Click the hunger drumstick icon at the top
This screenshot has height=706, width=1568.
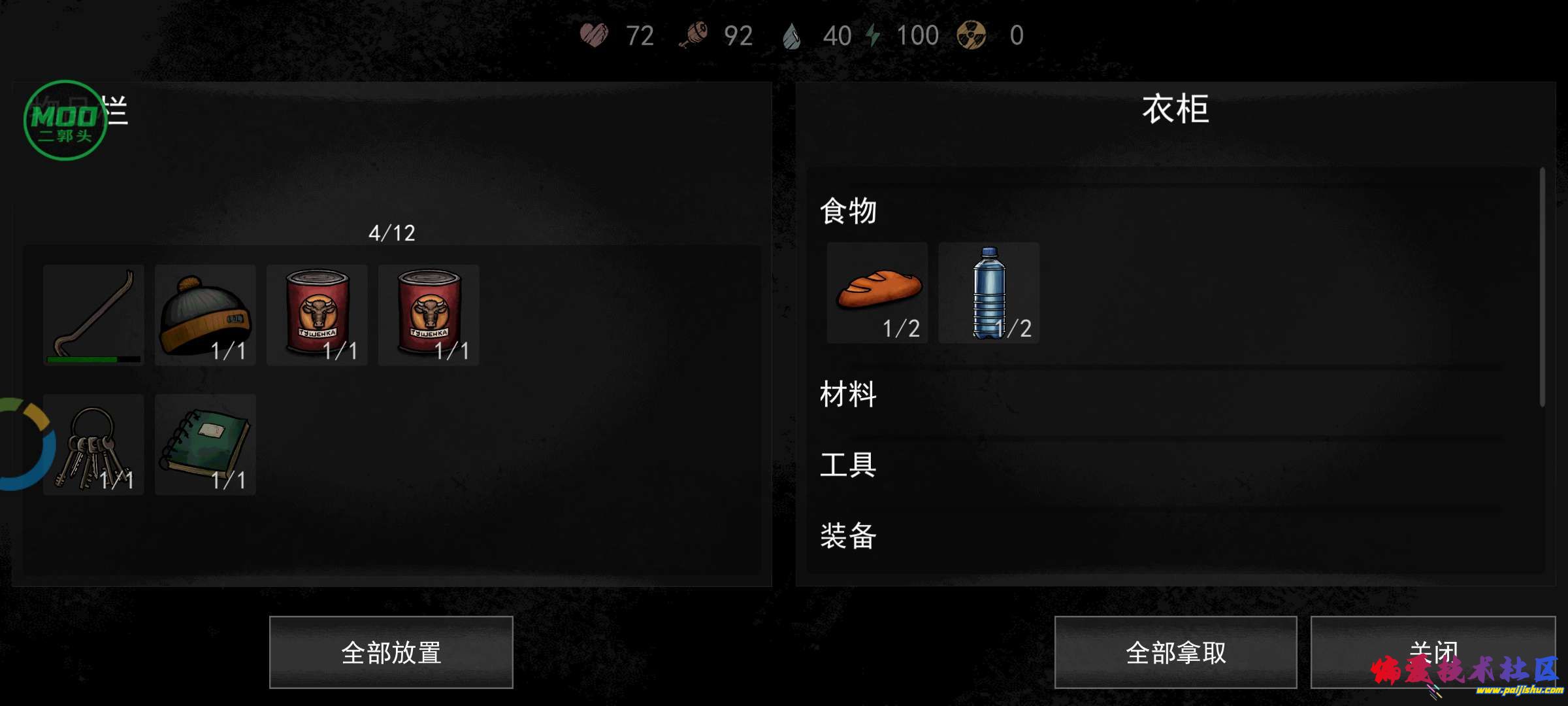[x=698, y=35]
